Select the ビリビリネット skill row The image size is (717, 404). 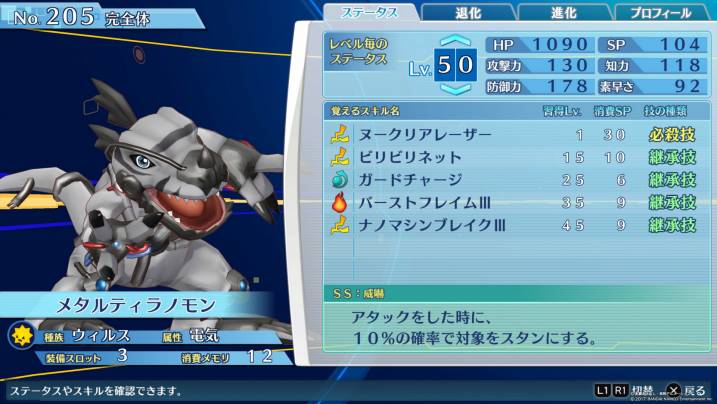click(x=512, y=157)
